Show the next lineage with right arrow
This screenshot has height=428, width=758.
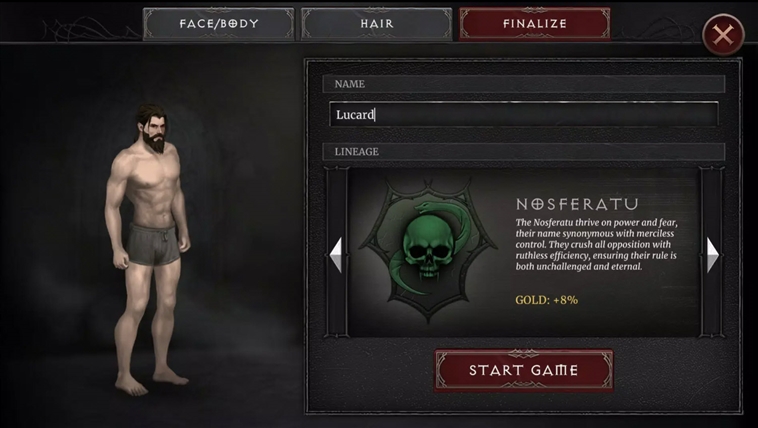712,254
